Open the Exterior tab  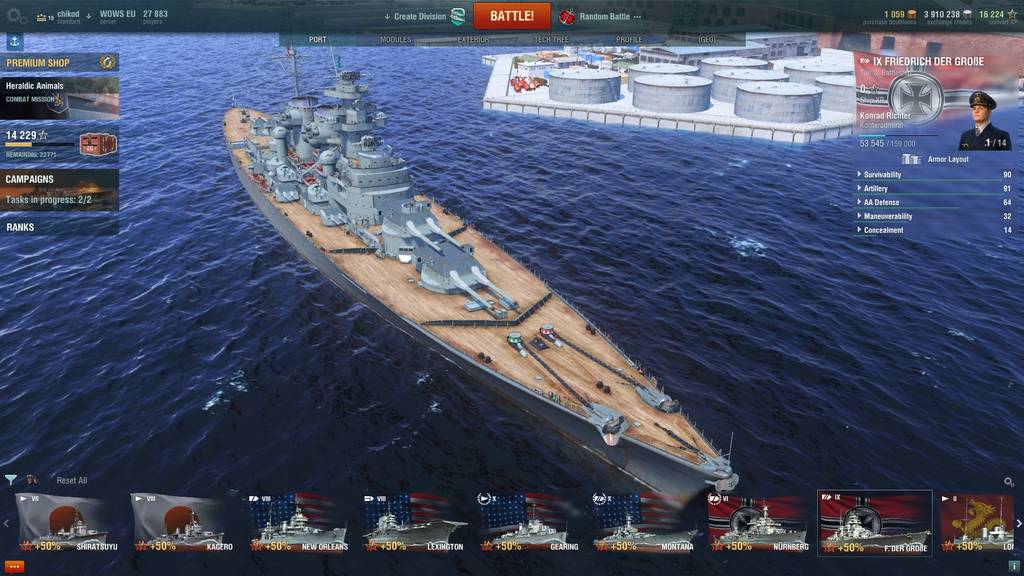(x=473, y=40)
